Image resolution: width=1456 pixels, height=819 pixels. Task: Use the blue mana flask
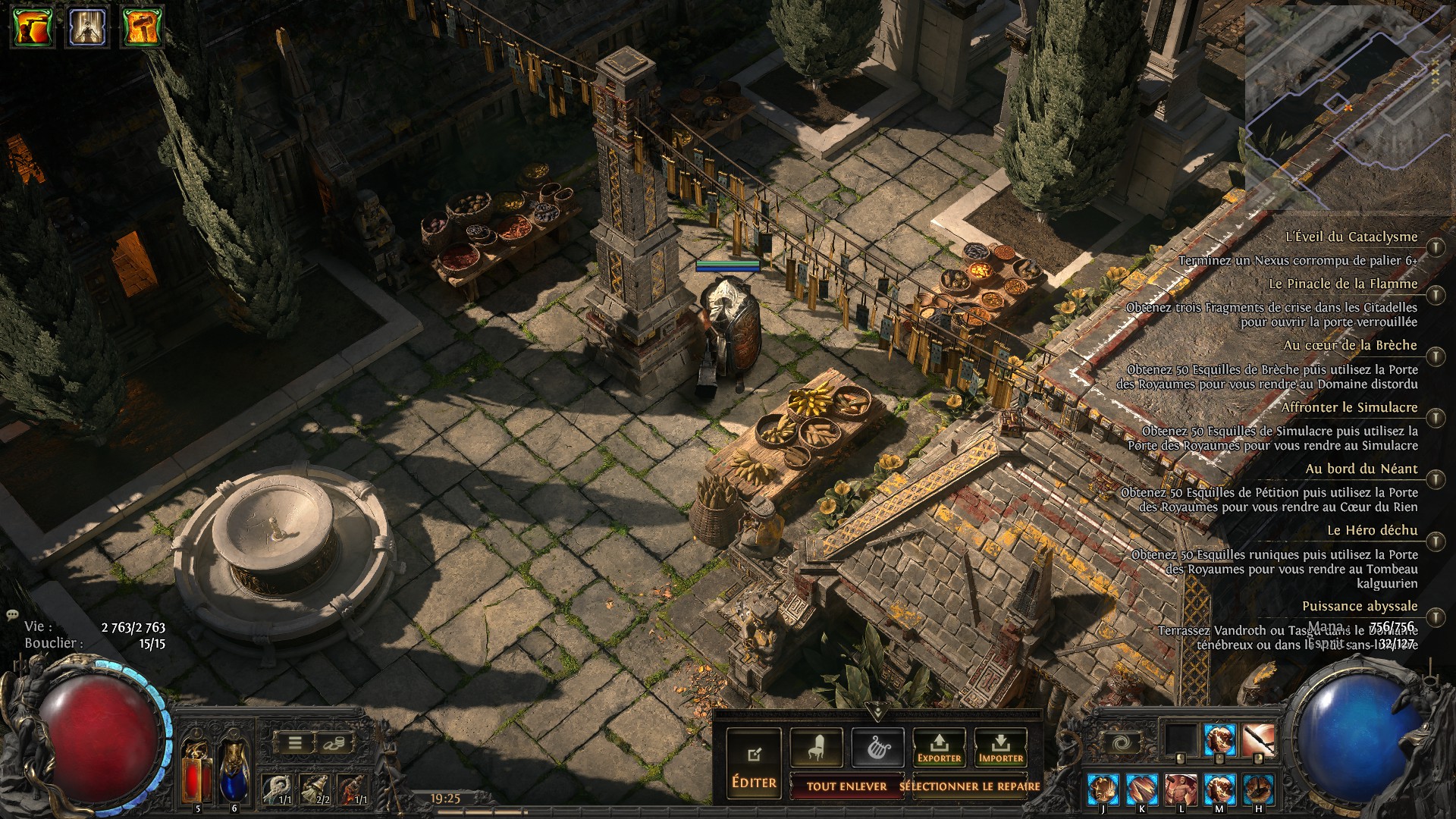pos(234,770)
